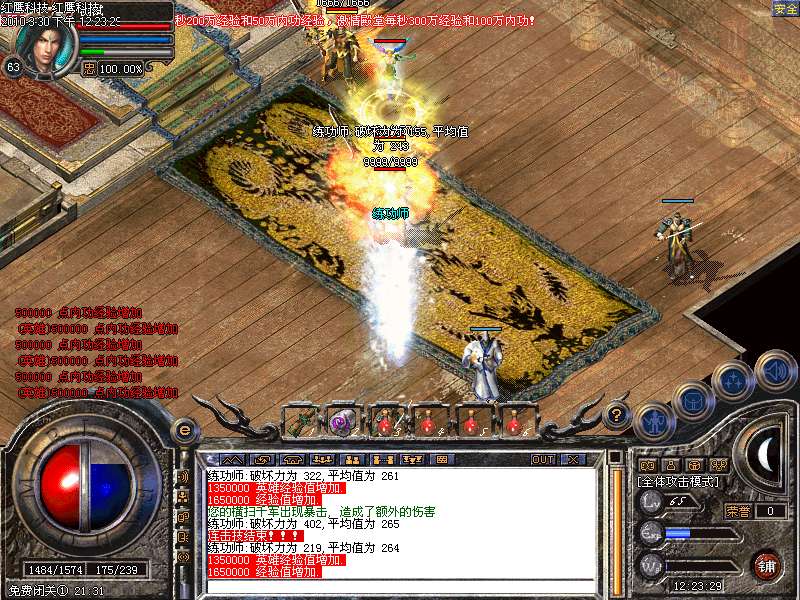
Task: Close with the X button above chat
Action: (572, 459)
